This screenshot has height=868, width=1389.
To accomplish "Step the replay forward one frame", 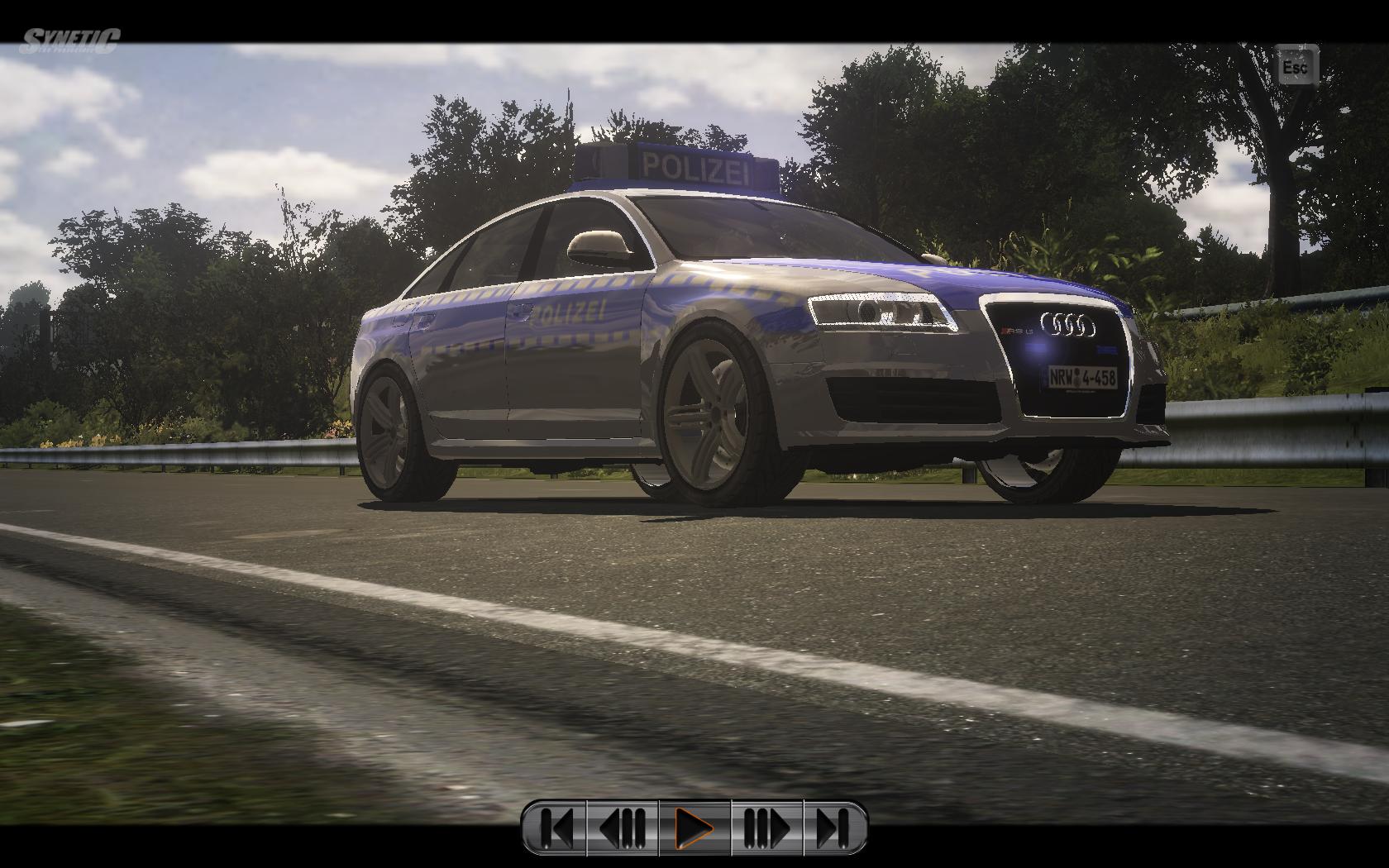I will pos(766,827).
